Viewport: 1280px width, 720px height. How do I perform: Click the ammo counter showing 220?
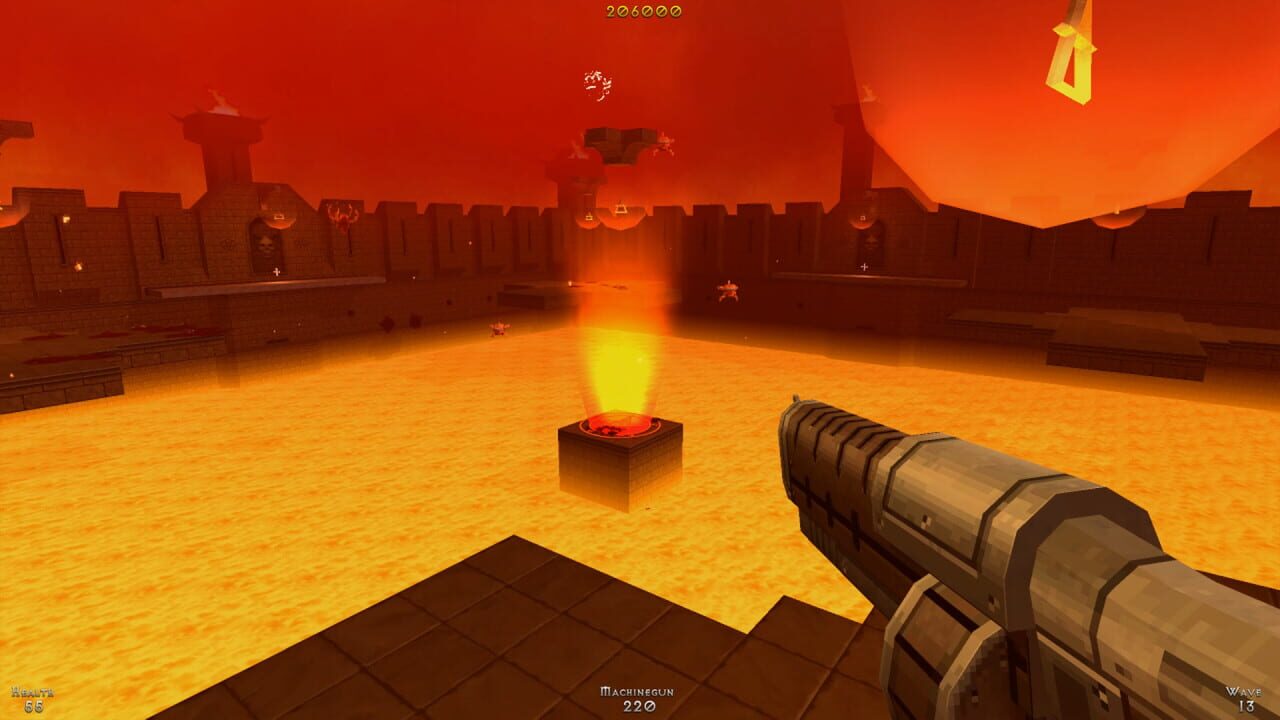pos(639,707)
